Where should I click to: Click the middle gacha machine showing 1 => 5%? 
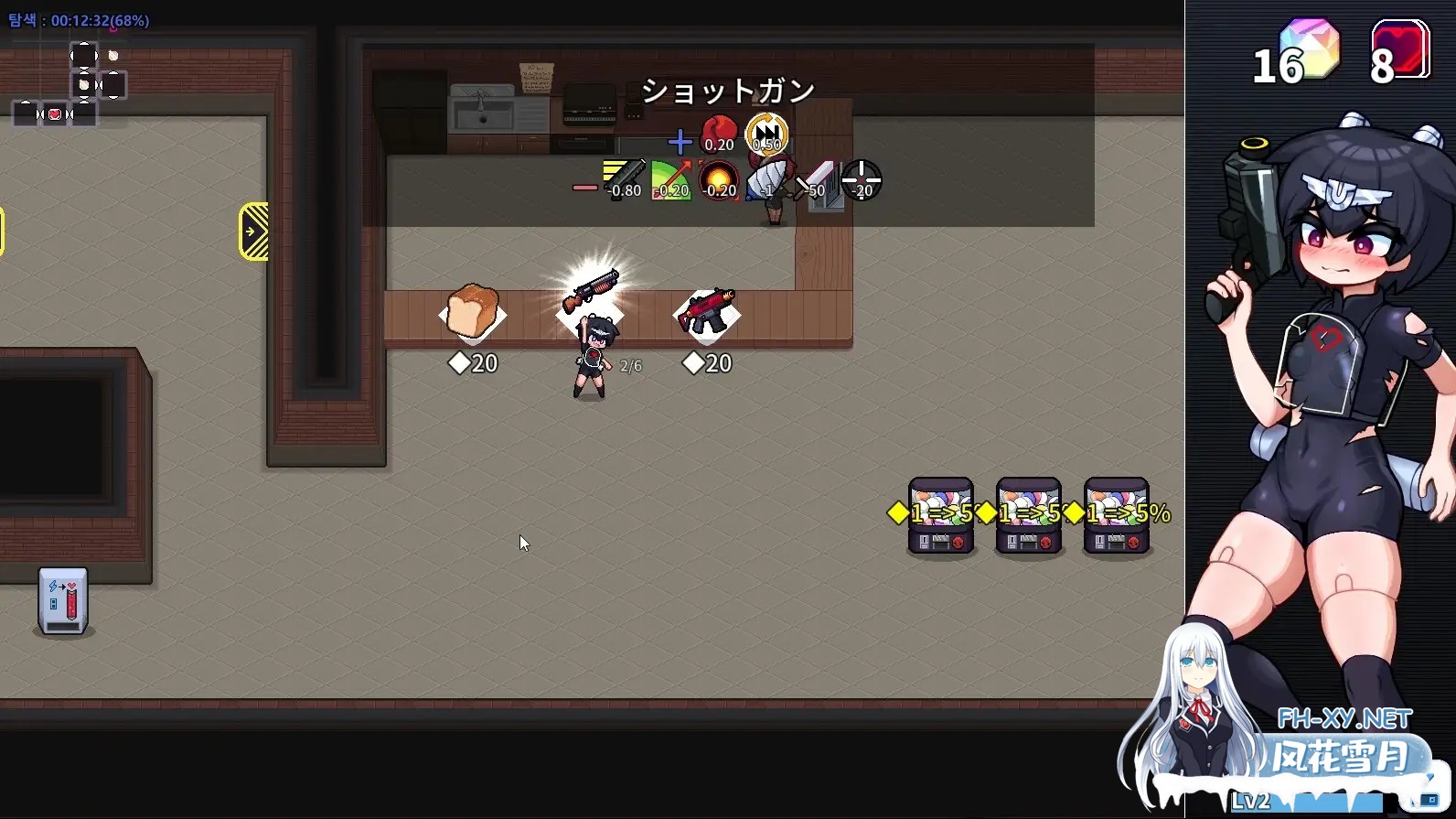pos(1028,515)
